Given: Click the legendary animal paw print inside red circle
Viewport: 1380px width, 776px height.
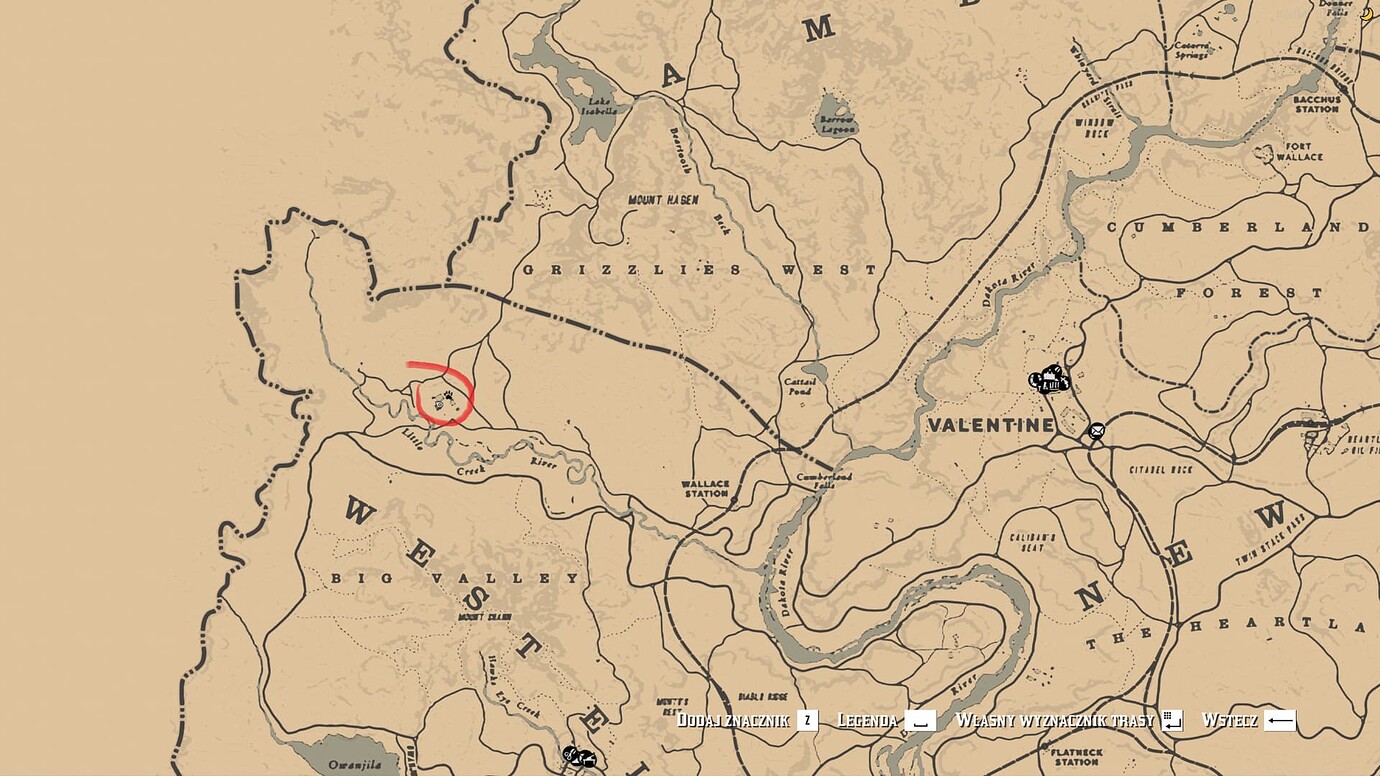Looking at the screenshot, I should tap(448, 394).
